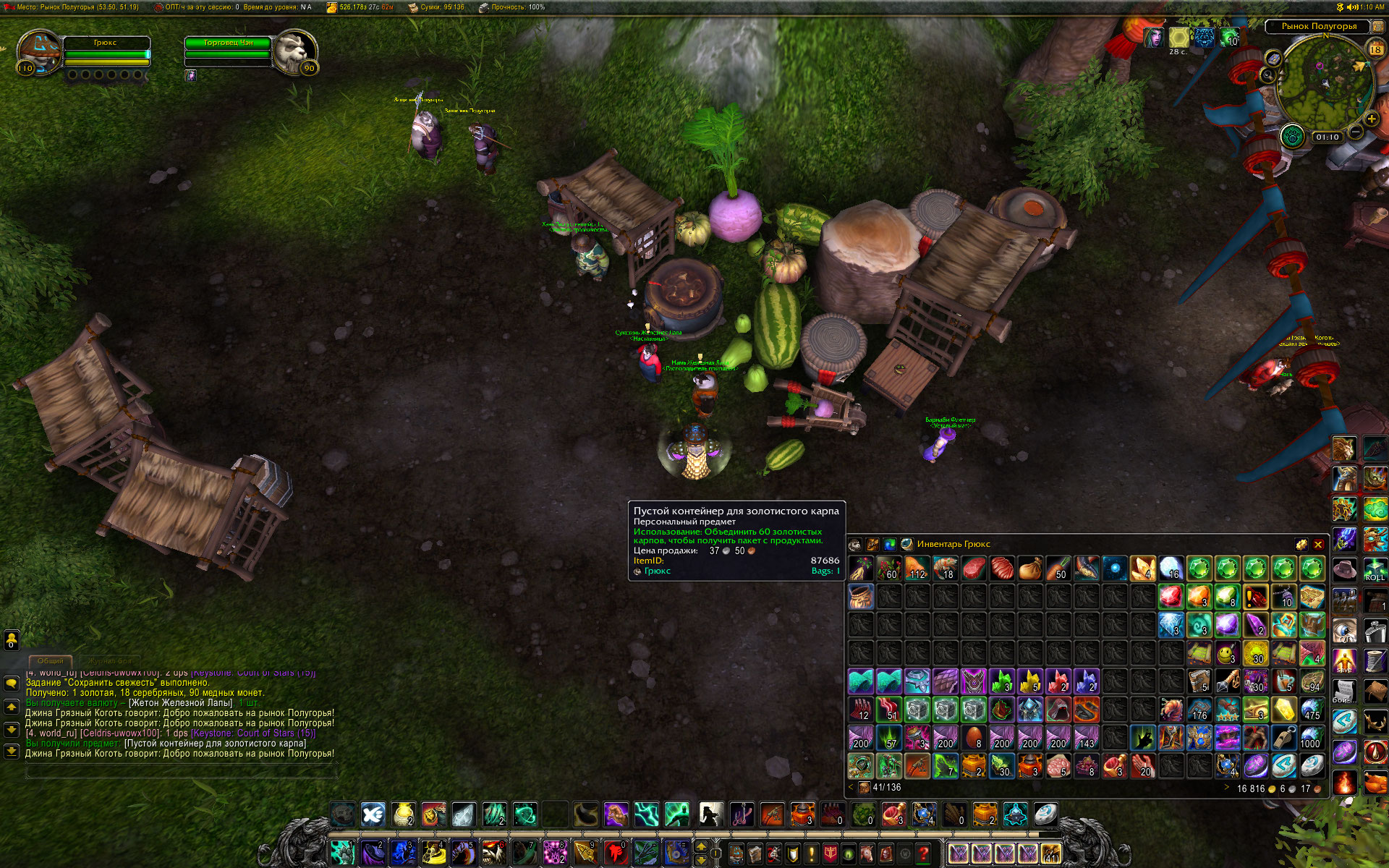Screen dimensions: 1389x868
Task: Click the yellow smiley face item
Action: [x=1227, y=653]
